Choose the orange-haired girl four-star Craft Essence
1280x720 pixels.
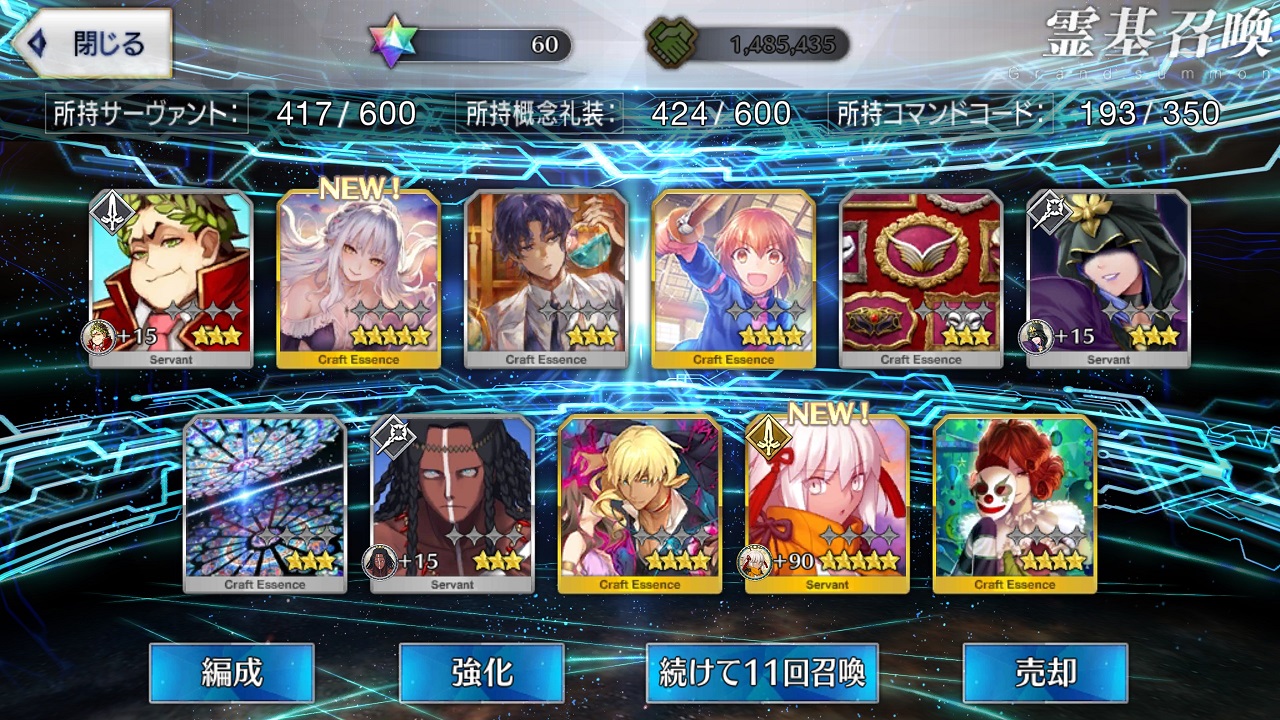tap(734, 278)
